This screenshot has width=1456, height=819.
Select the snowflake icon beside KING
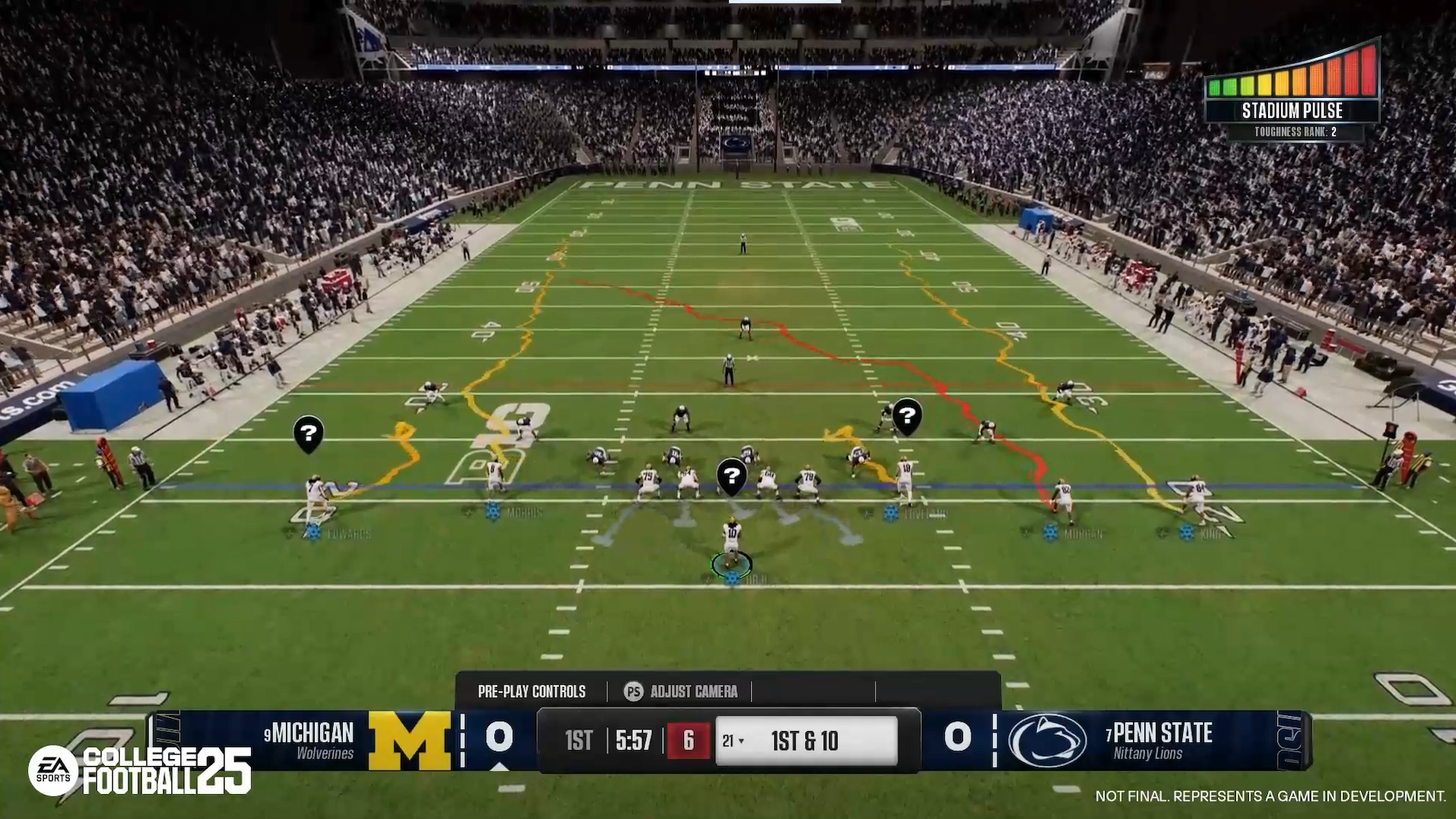pyautogui.click(x=1186, y=531)
